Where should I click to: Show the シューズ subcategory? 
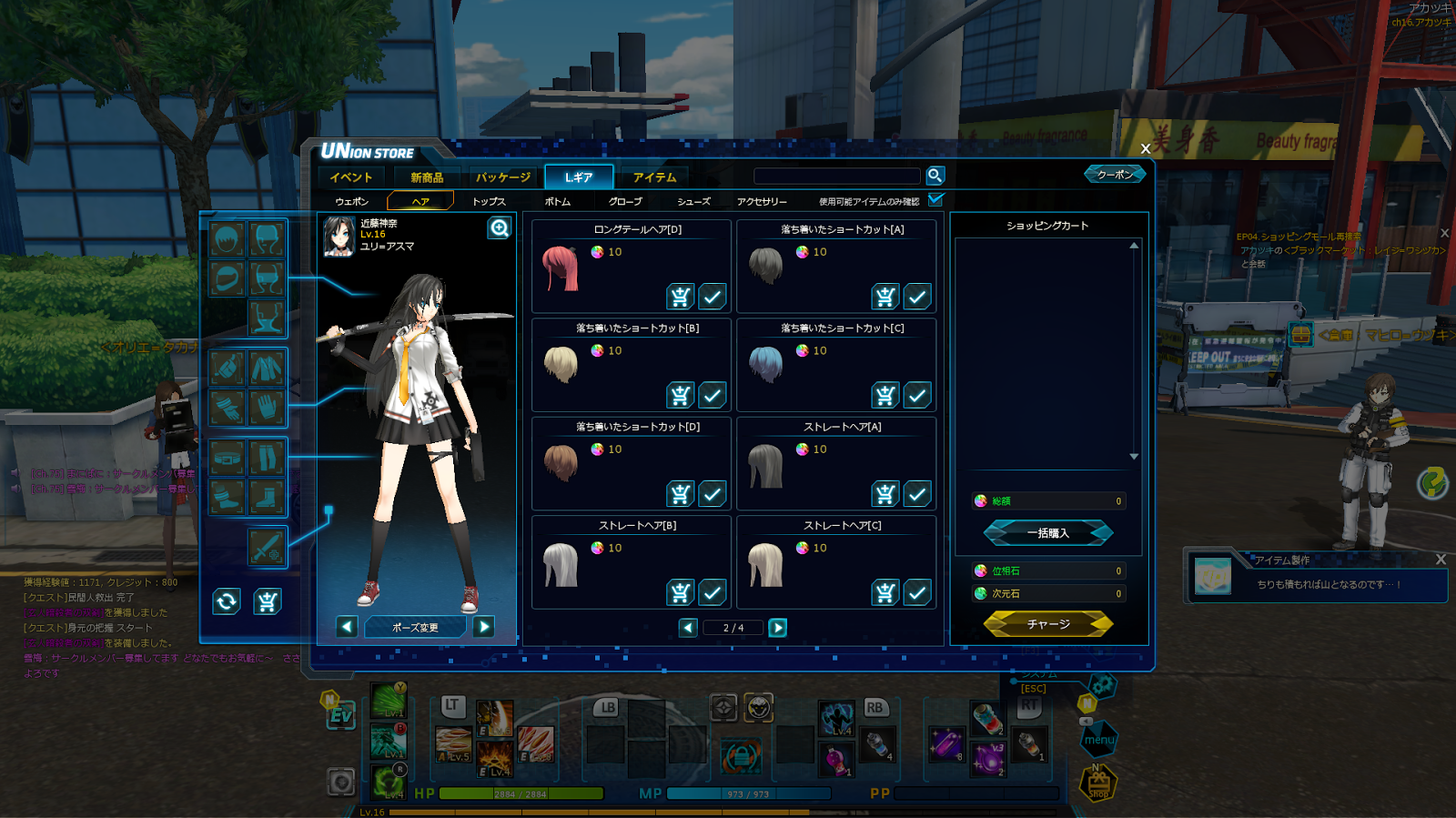[693, 201]
